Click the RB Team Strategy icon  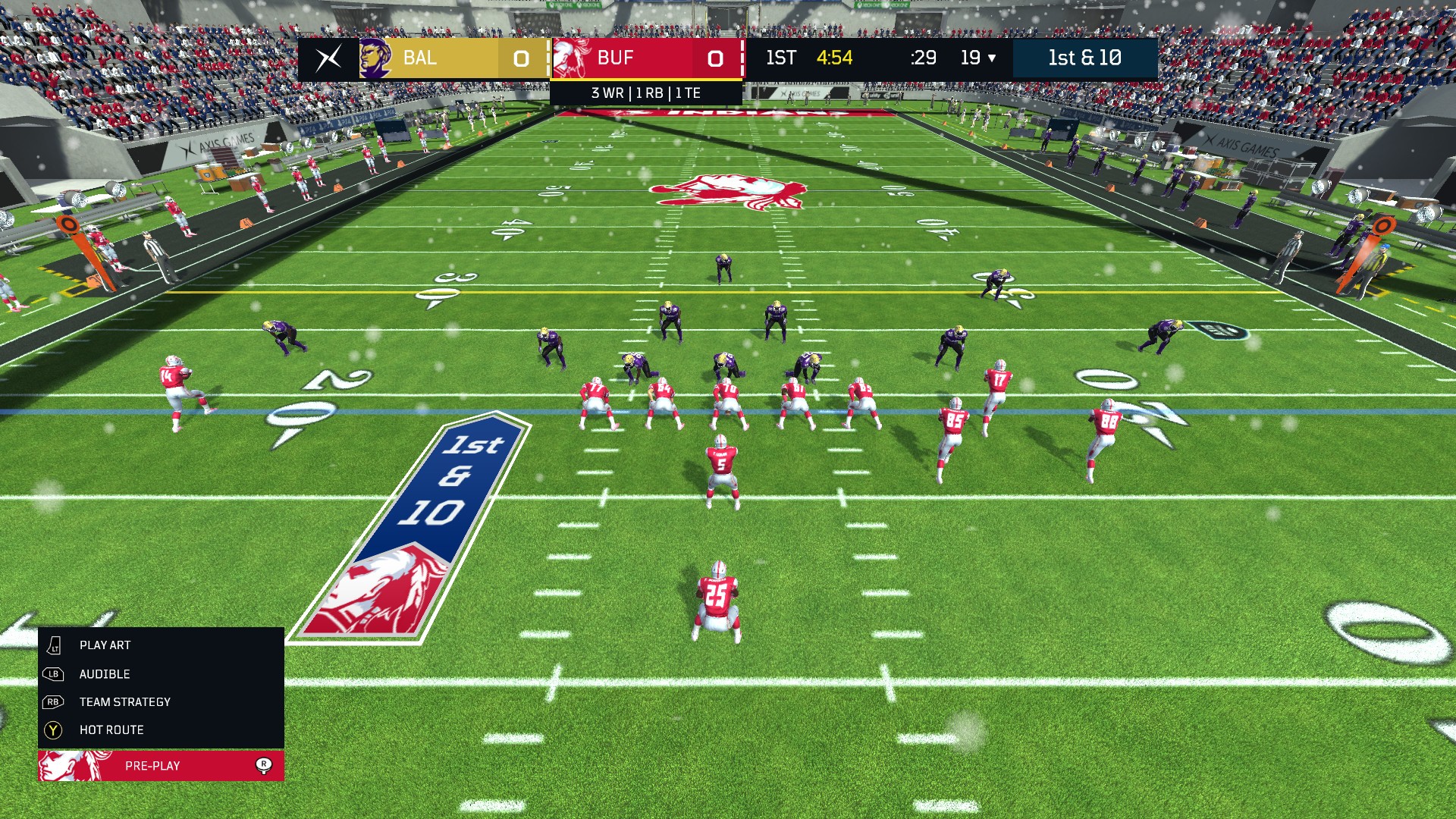52,701
